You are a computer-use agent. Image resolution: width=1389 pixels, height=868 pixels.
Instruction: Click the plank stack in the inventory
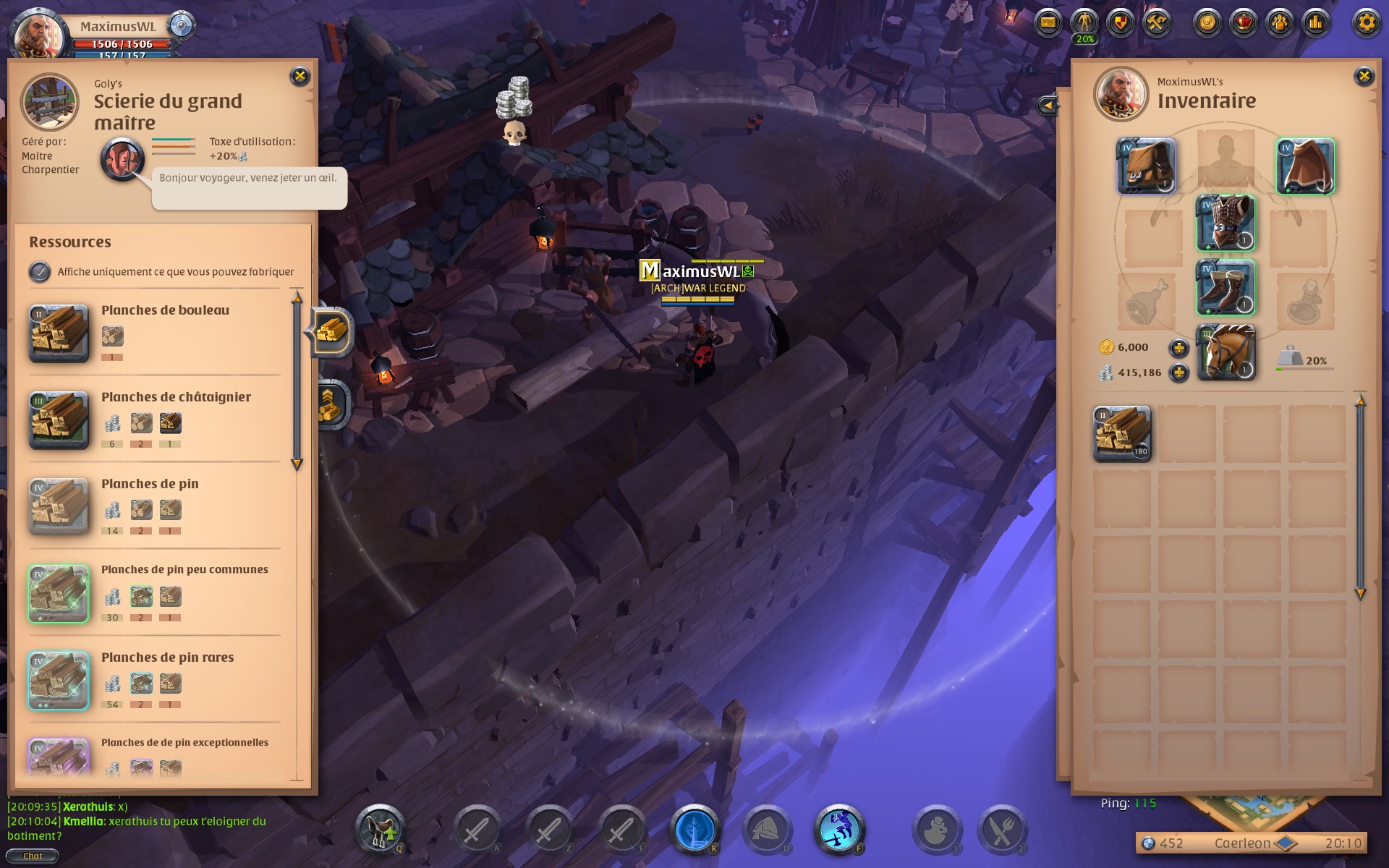point(1122,433)
